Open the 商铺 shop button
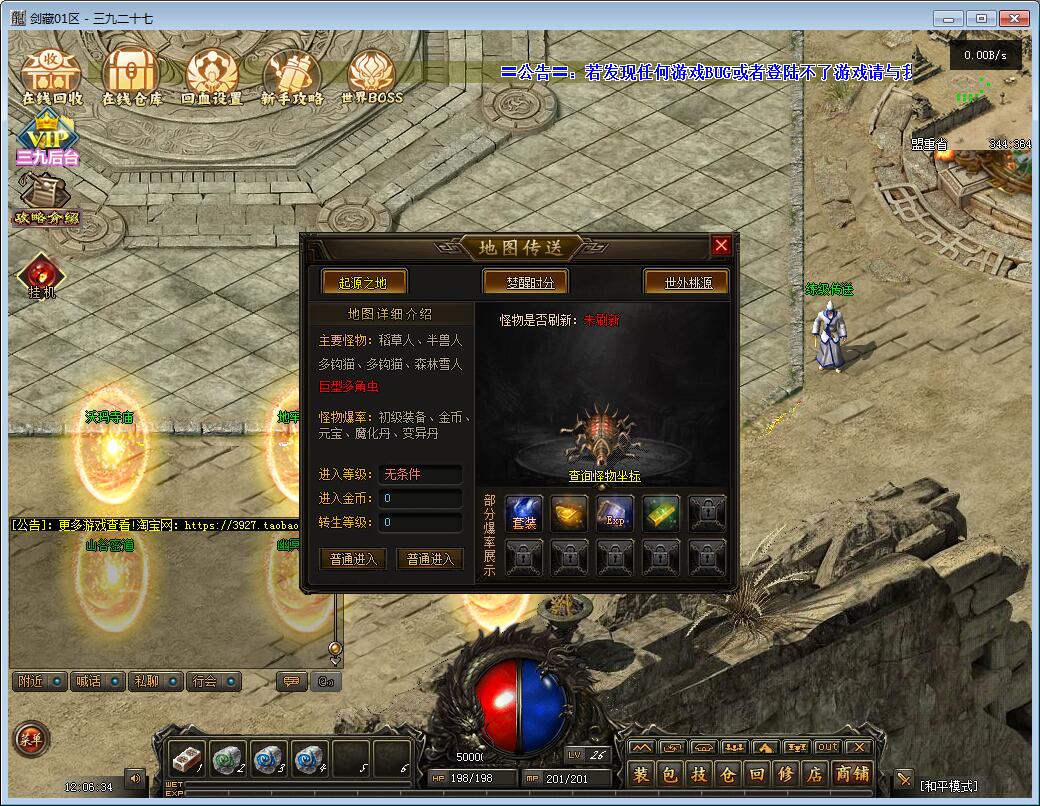This screenshot has height=806, width=1040. [x=851, y=773]
